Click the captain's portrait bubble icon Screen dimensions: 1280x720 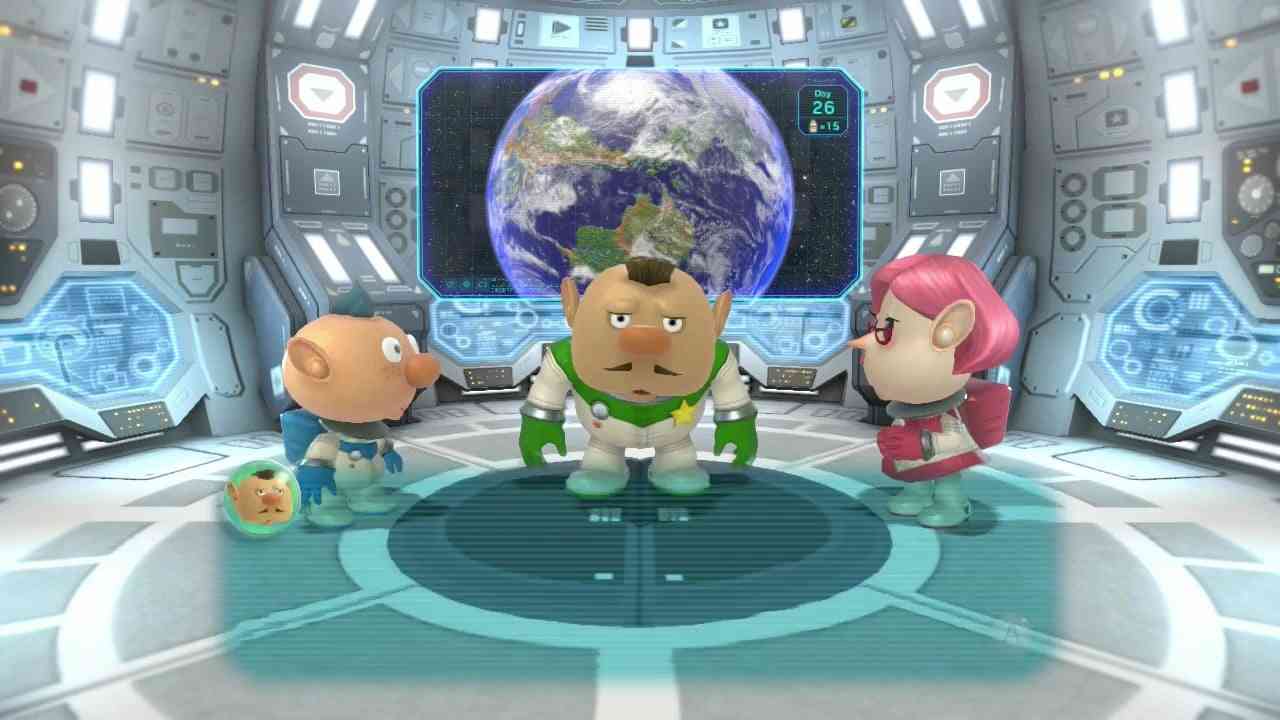pyautogui.click(x=262, y=497)
